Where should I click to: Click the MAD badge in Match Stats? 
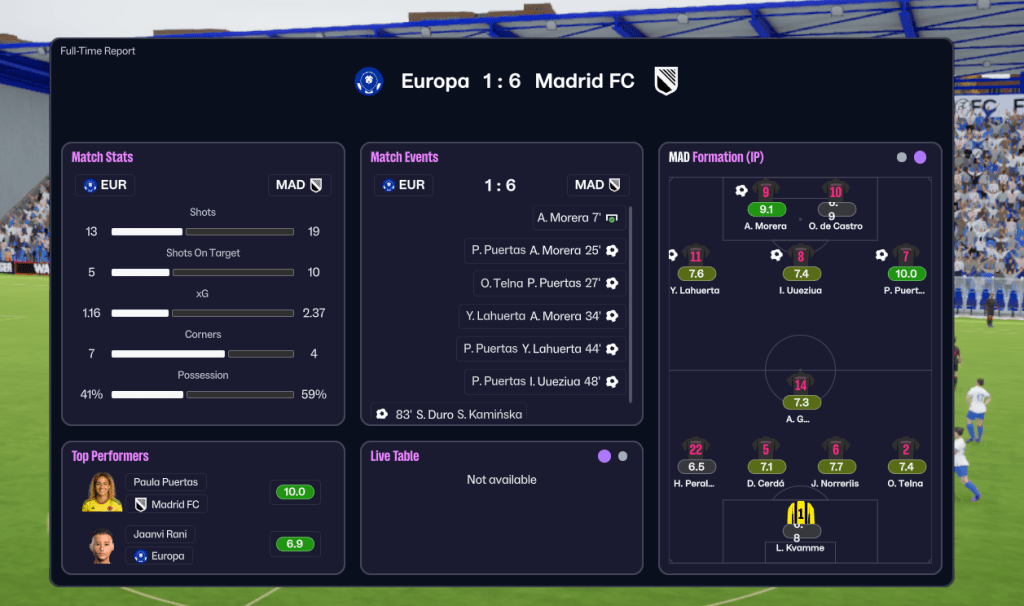(300, 185)
